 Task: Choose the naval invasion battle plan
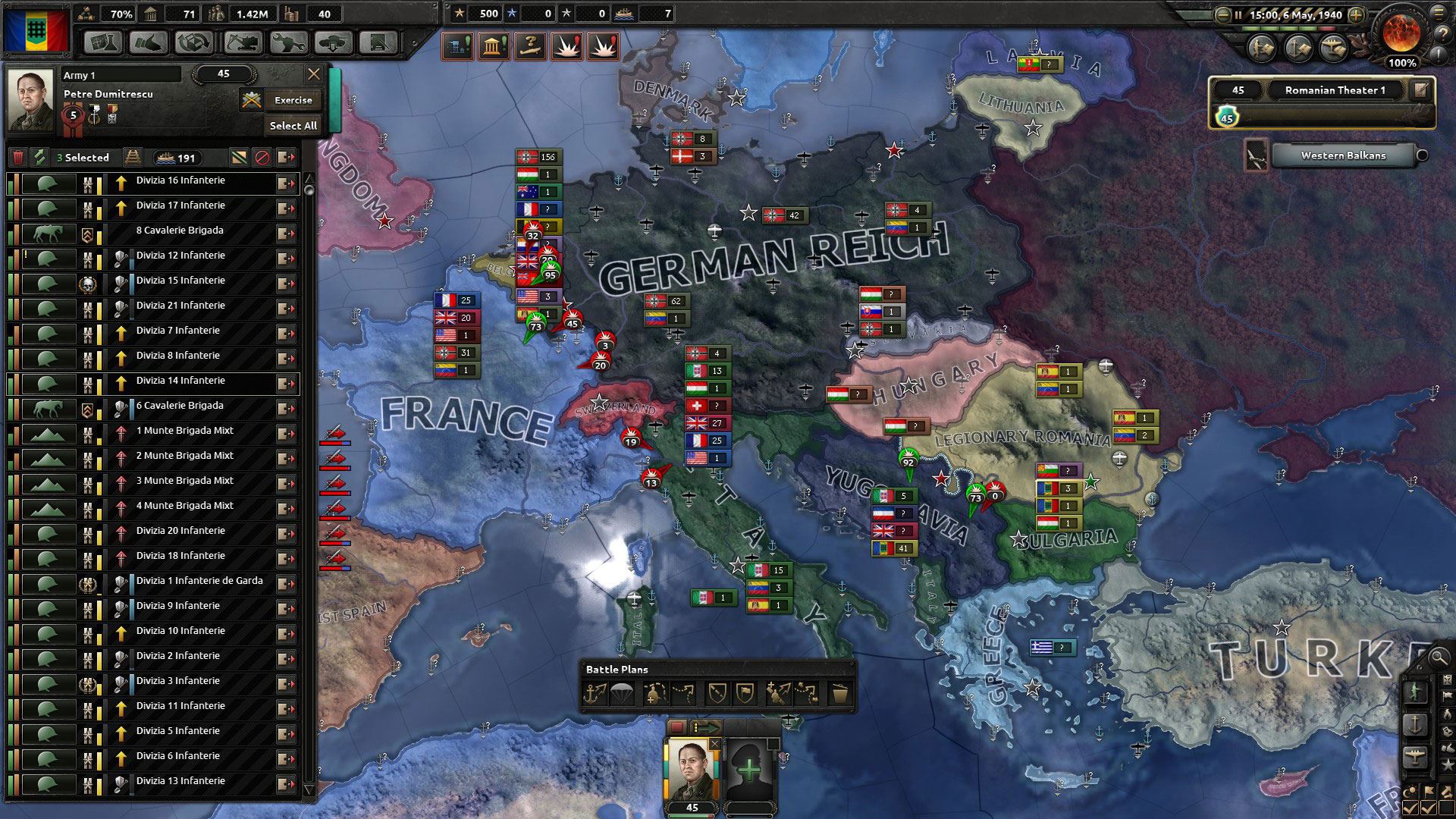(x=595, y=693)
